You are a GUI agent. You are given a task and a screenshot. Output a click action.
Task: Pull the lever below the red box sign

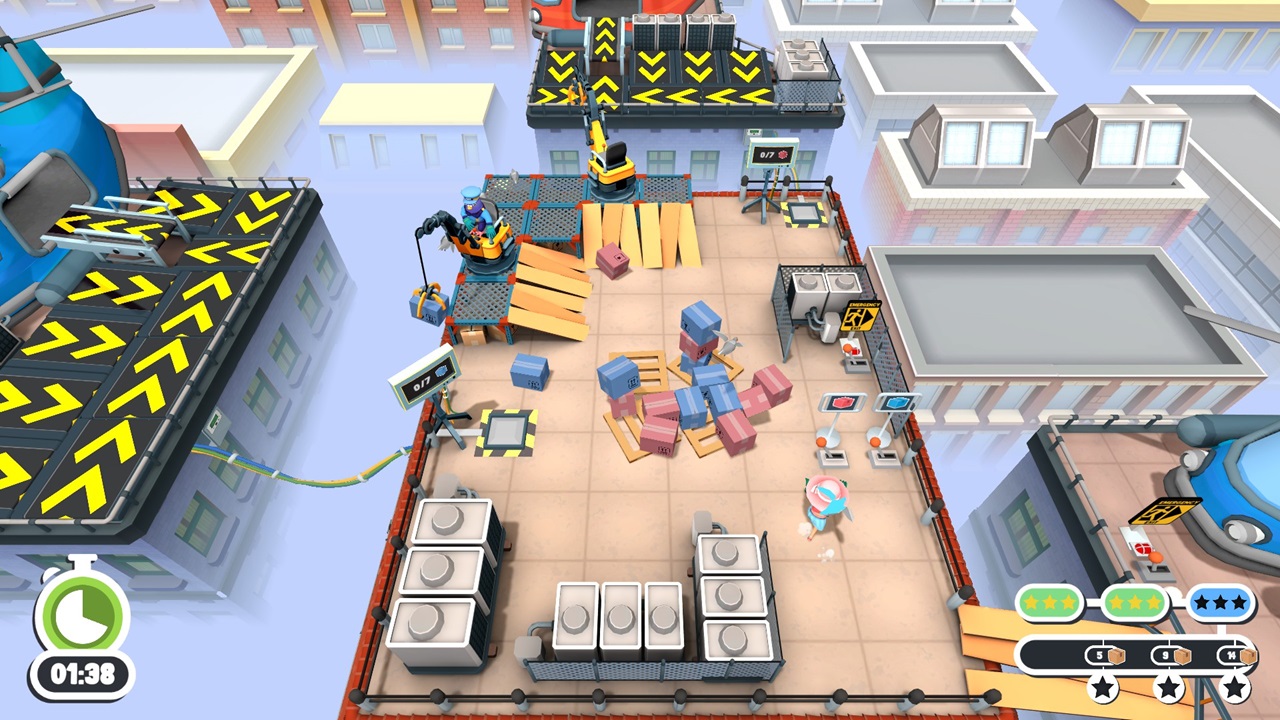coord(820,441)
